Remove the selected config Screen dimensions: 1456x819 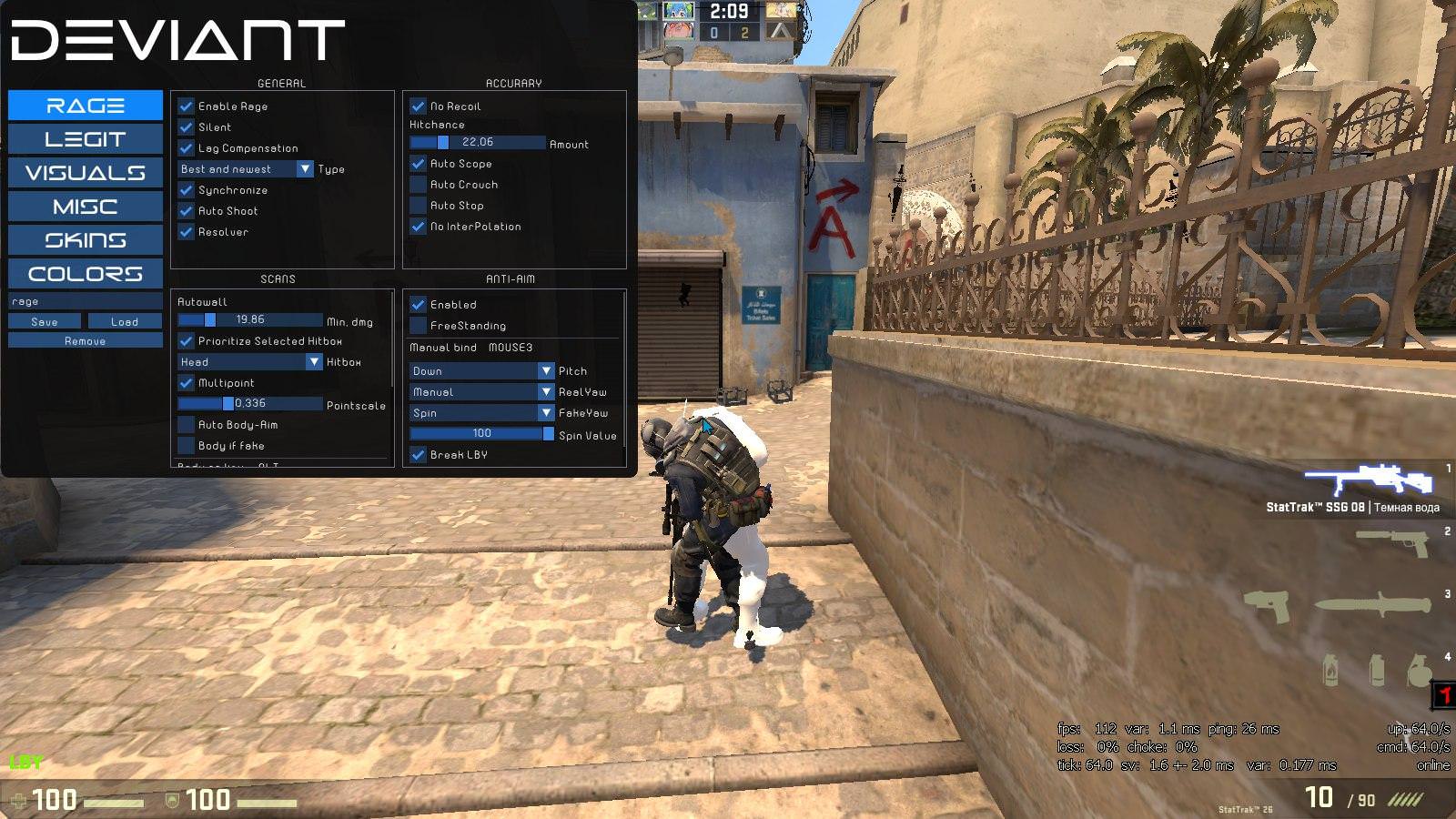(86, 340)
